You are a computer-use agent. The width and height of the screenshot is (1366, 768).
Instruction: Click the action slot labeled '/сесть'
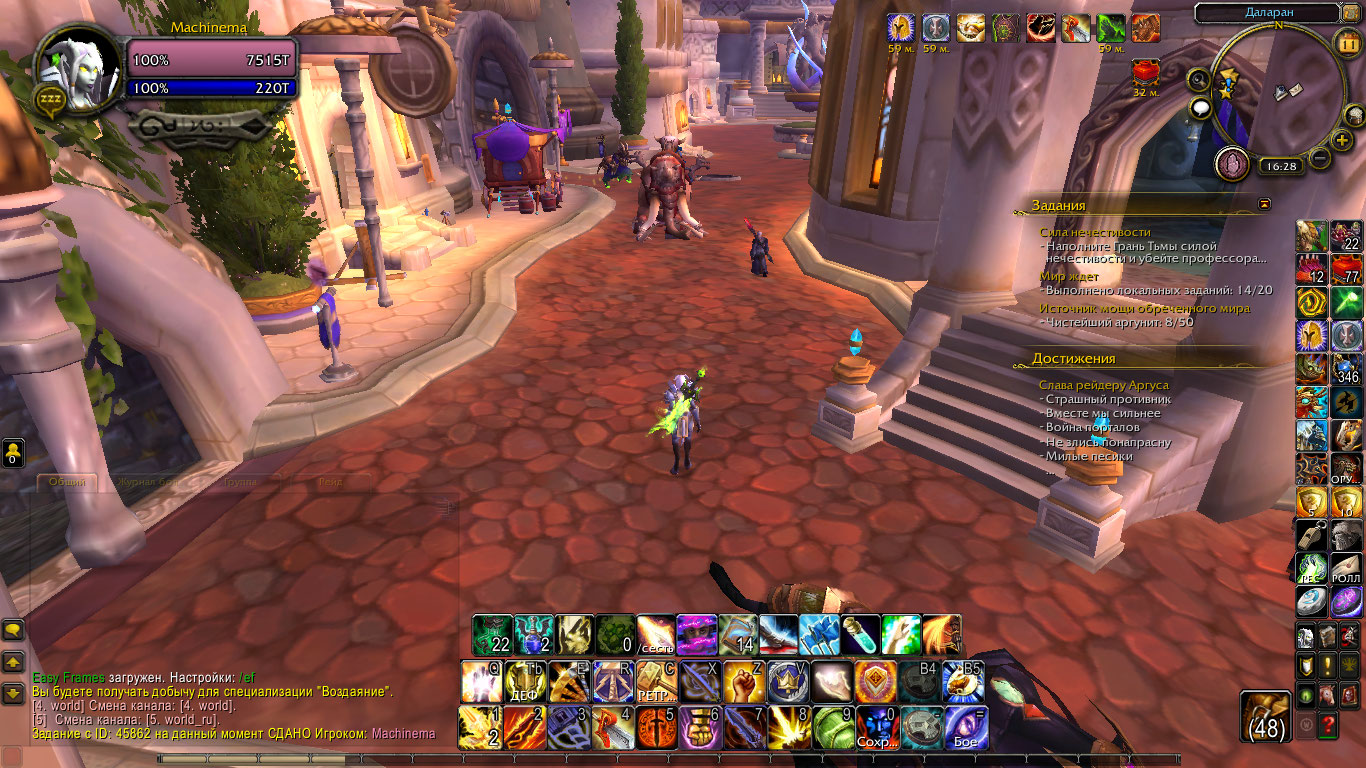656,635
